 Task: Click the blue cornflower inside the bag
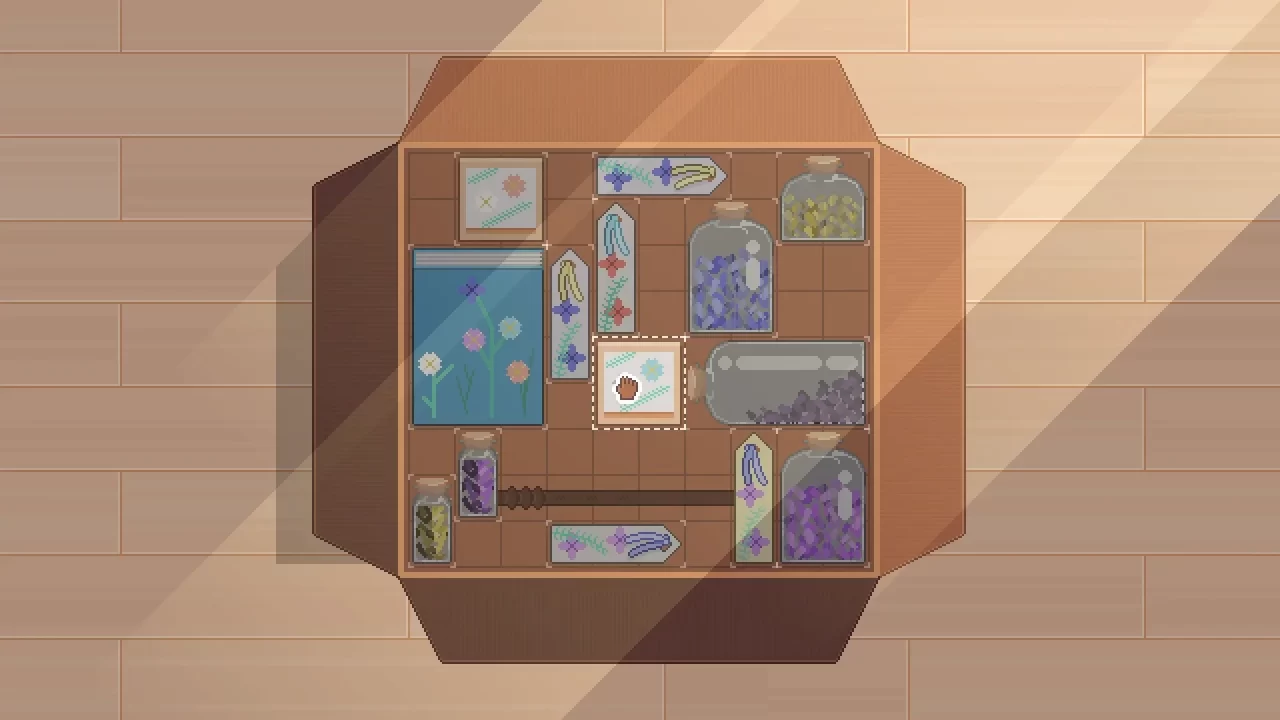coord(471,289)
